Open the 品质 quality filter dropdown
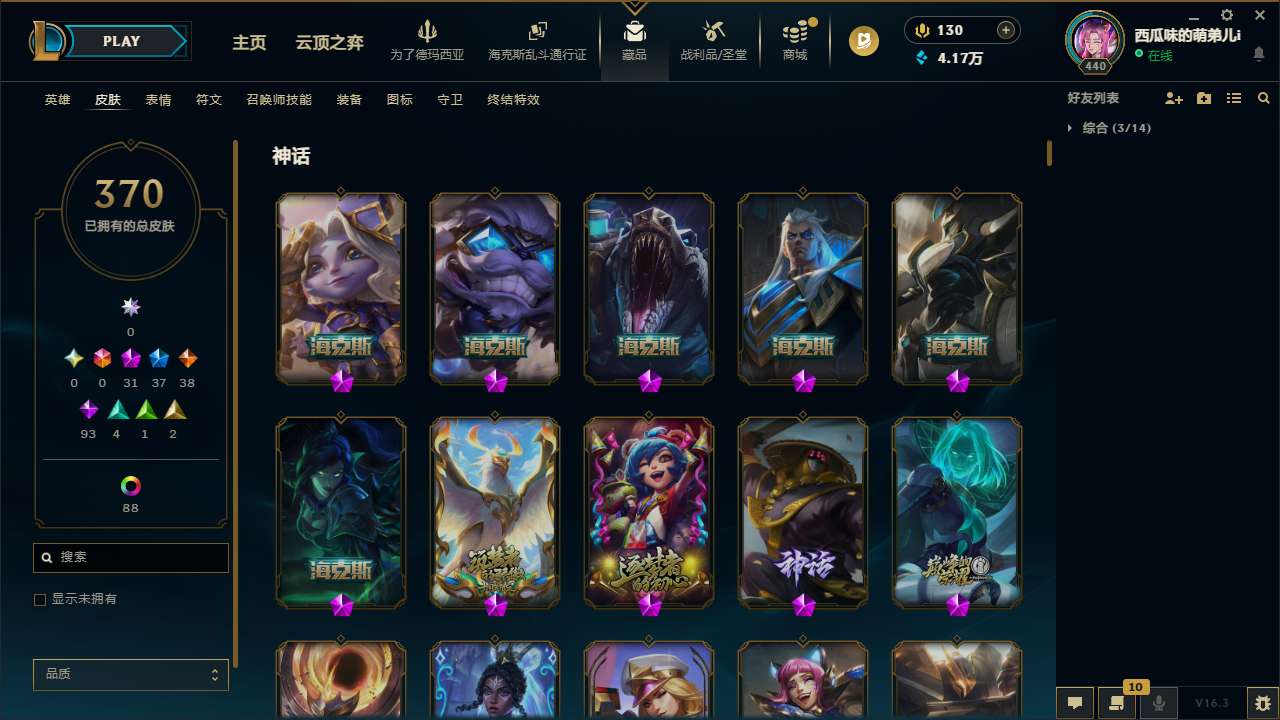This screenshot has height=720, width=1280. (130, 674)
